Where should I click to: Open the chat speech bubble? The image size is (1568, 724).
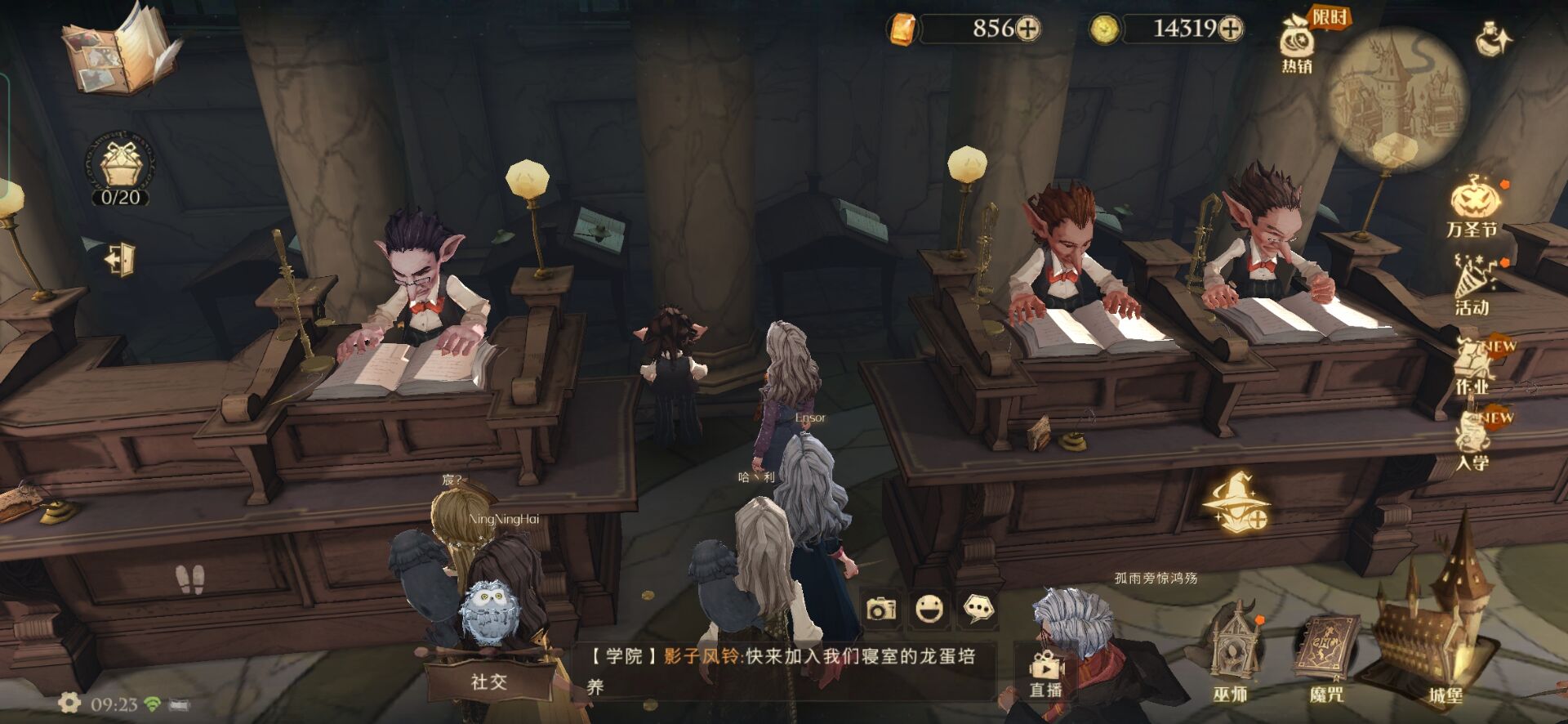[x=978, y=609]
